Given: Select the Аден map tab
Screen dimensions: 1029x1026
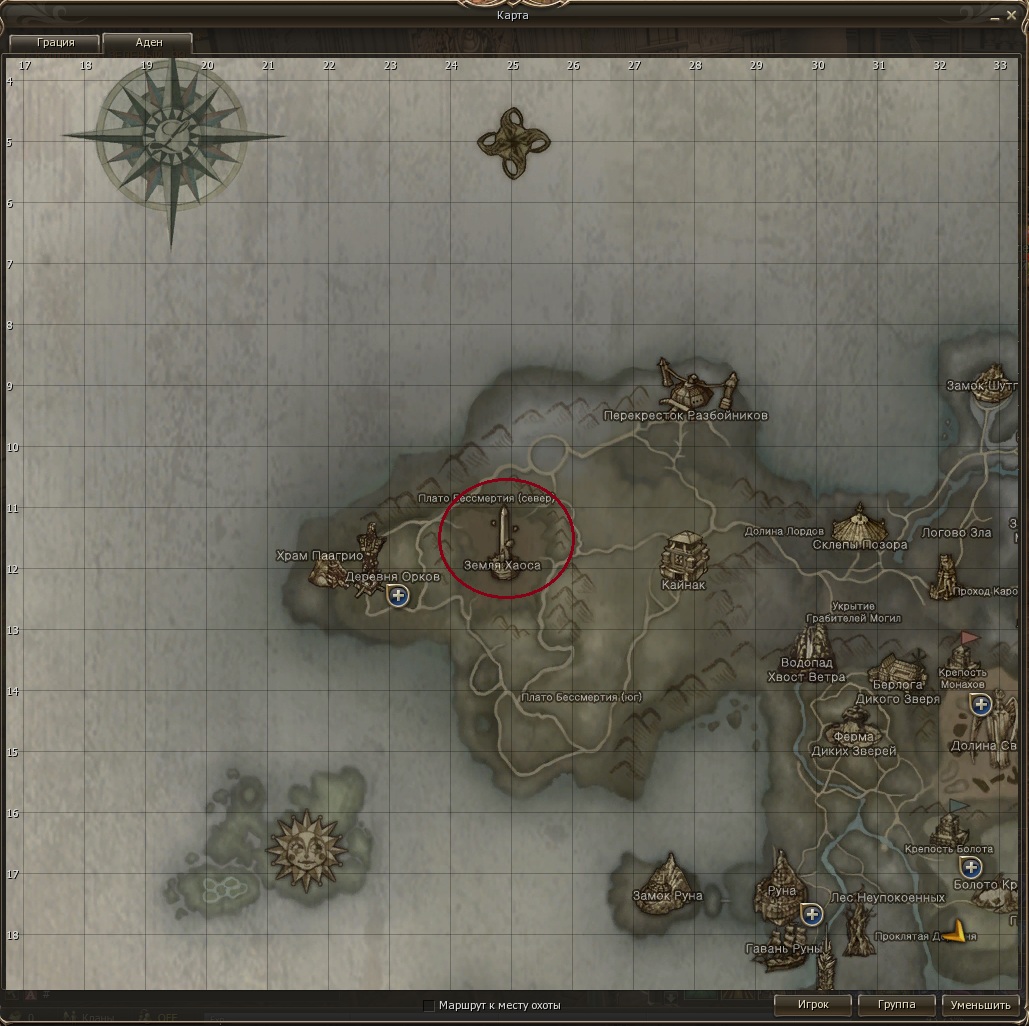Looking at the screenshot, I should tap(148, 43).
